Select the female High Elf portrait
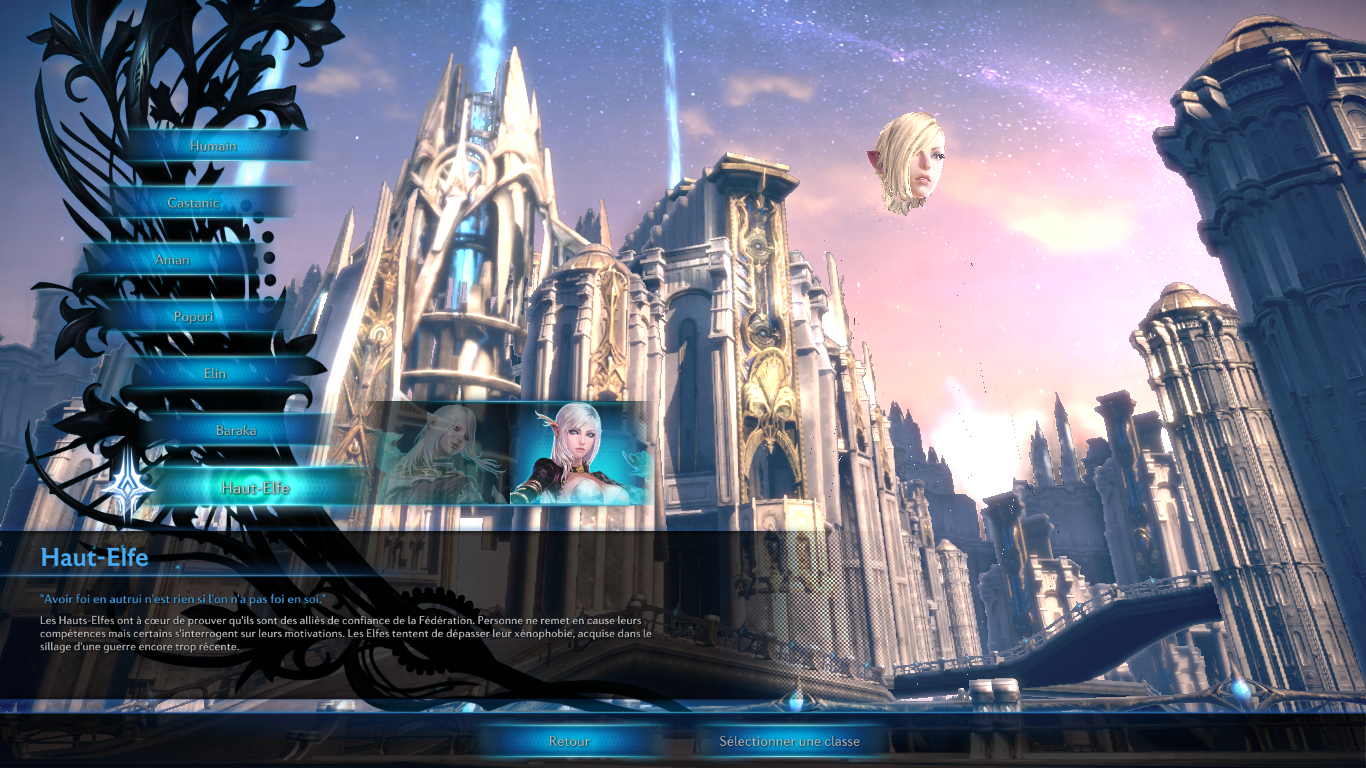This screenshot has height=768, width=1366. coord(580,454)
